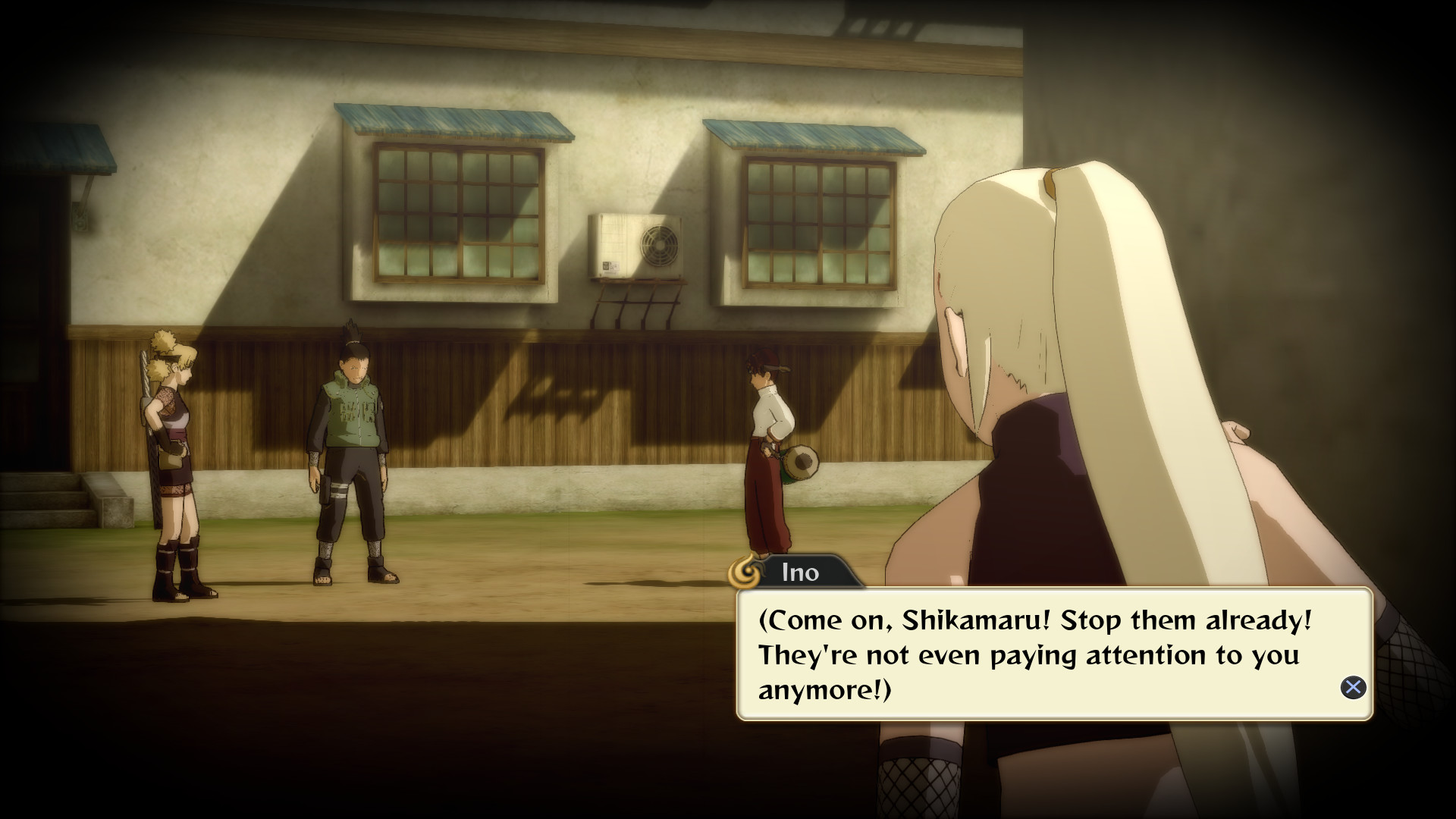Click Temari holding her giant fan
The height and width of the screenshot is (819, 1456).
[x=174, y=455]
